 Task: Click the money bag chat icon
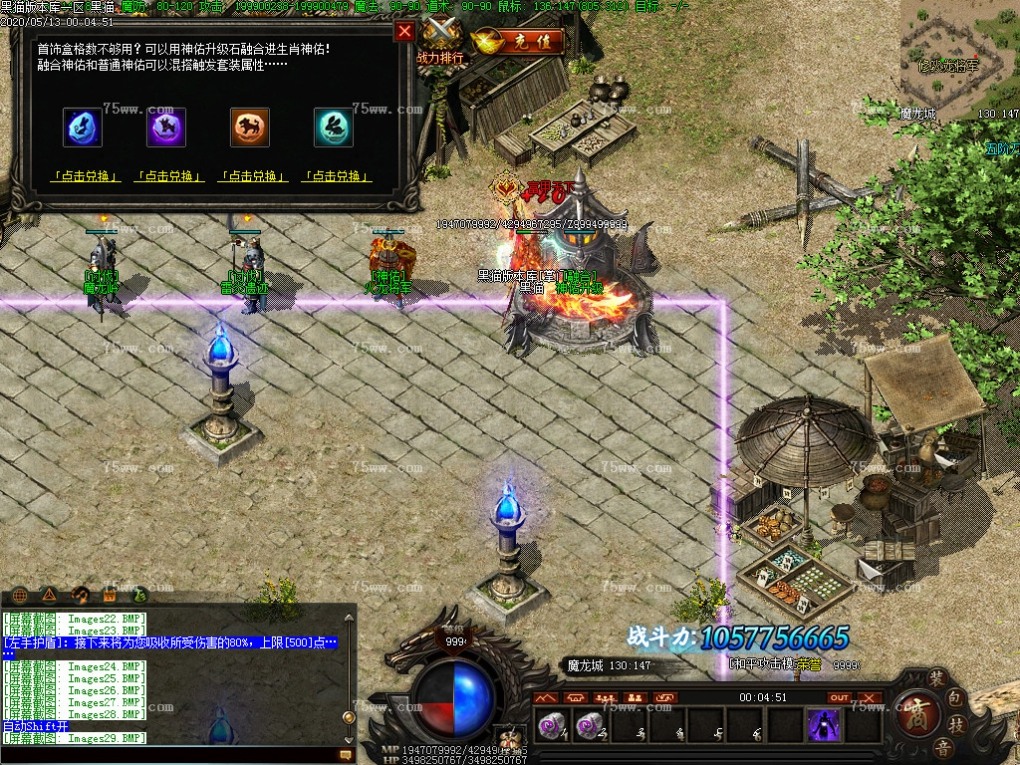pos(139,594)
